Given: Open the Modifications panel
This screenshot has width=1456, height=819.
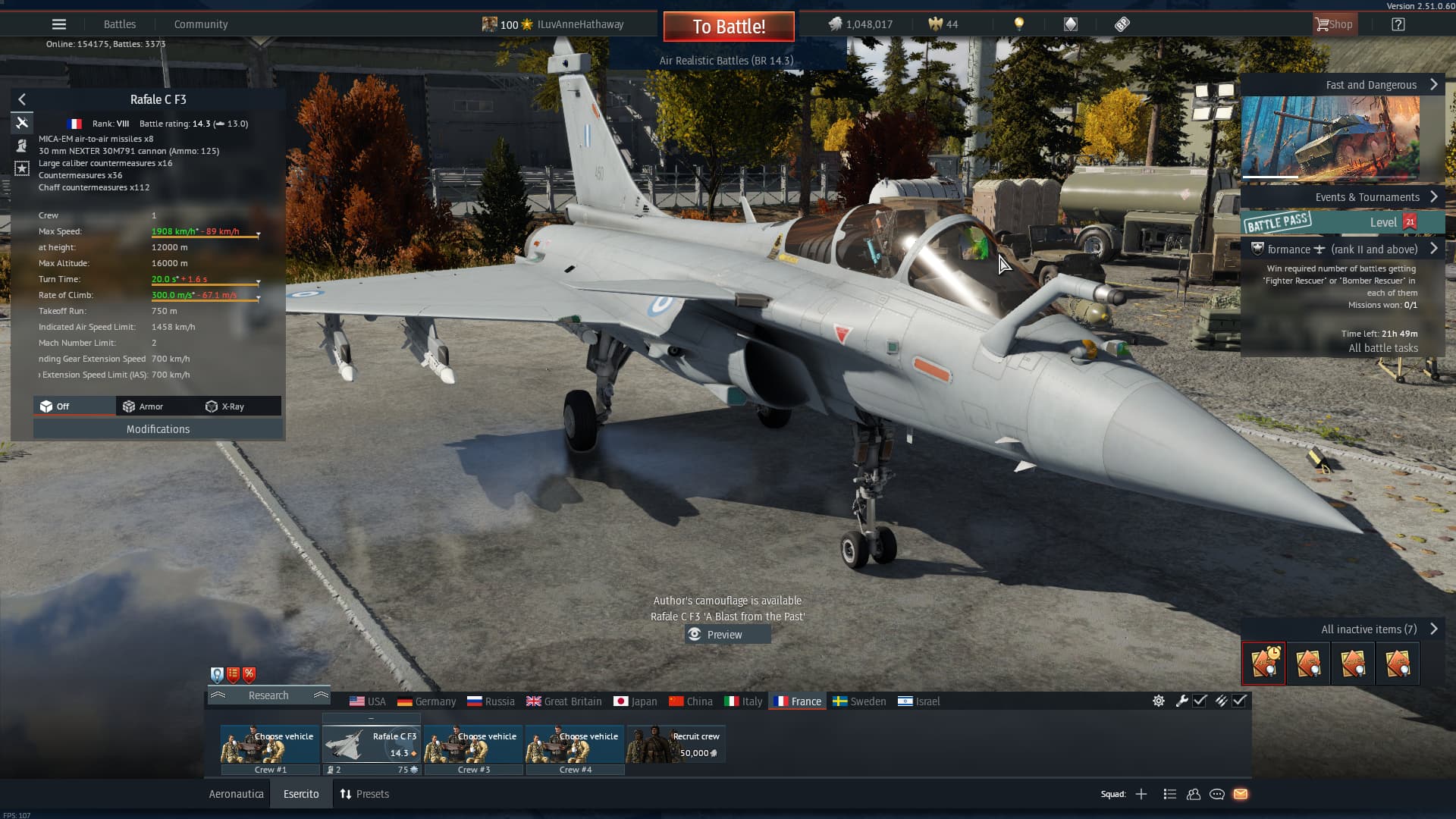Looking at the screenshot, I should (x=158, y=429).
